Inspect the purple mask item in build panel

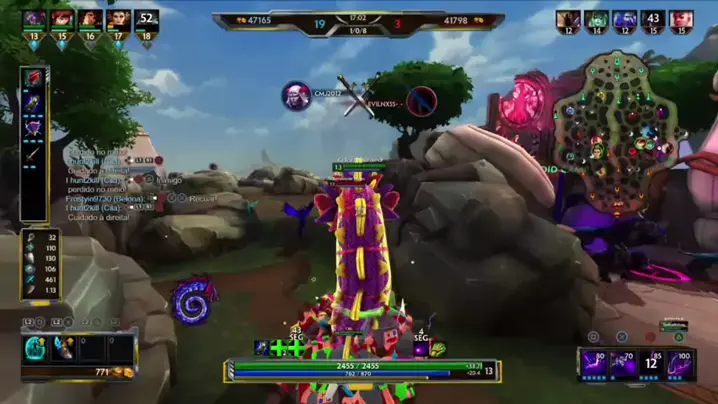34,128
